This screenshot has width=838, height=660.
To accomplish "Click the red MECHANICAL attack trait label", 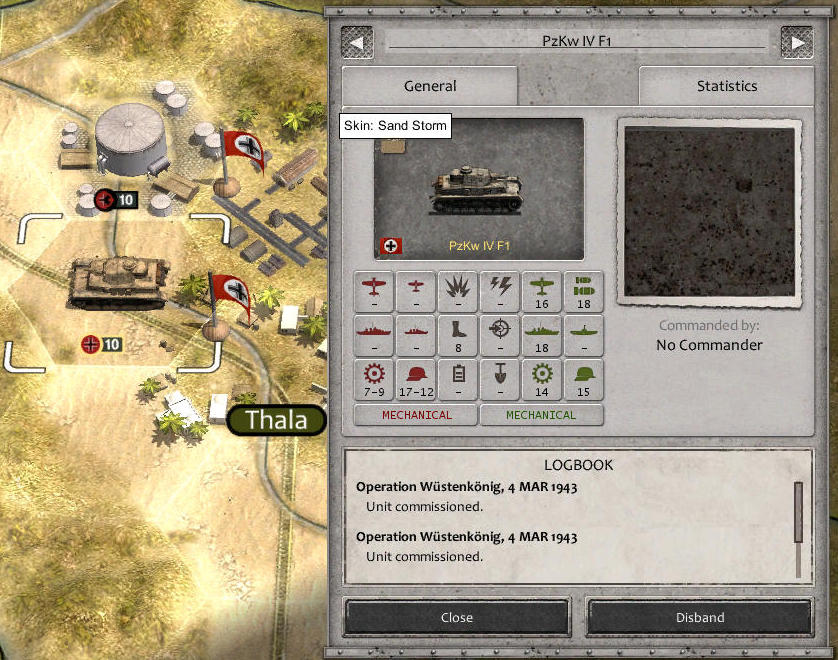I will (416, 415).
